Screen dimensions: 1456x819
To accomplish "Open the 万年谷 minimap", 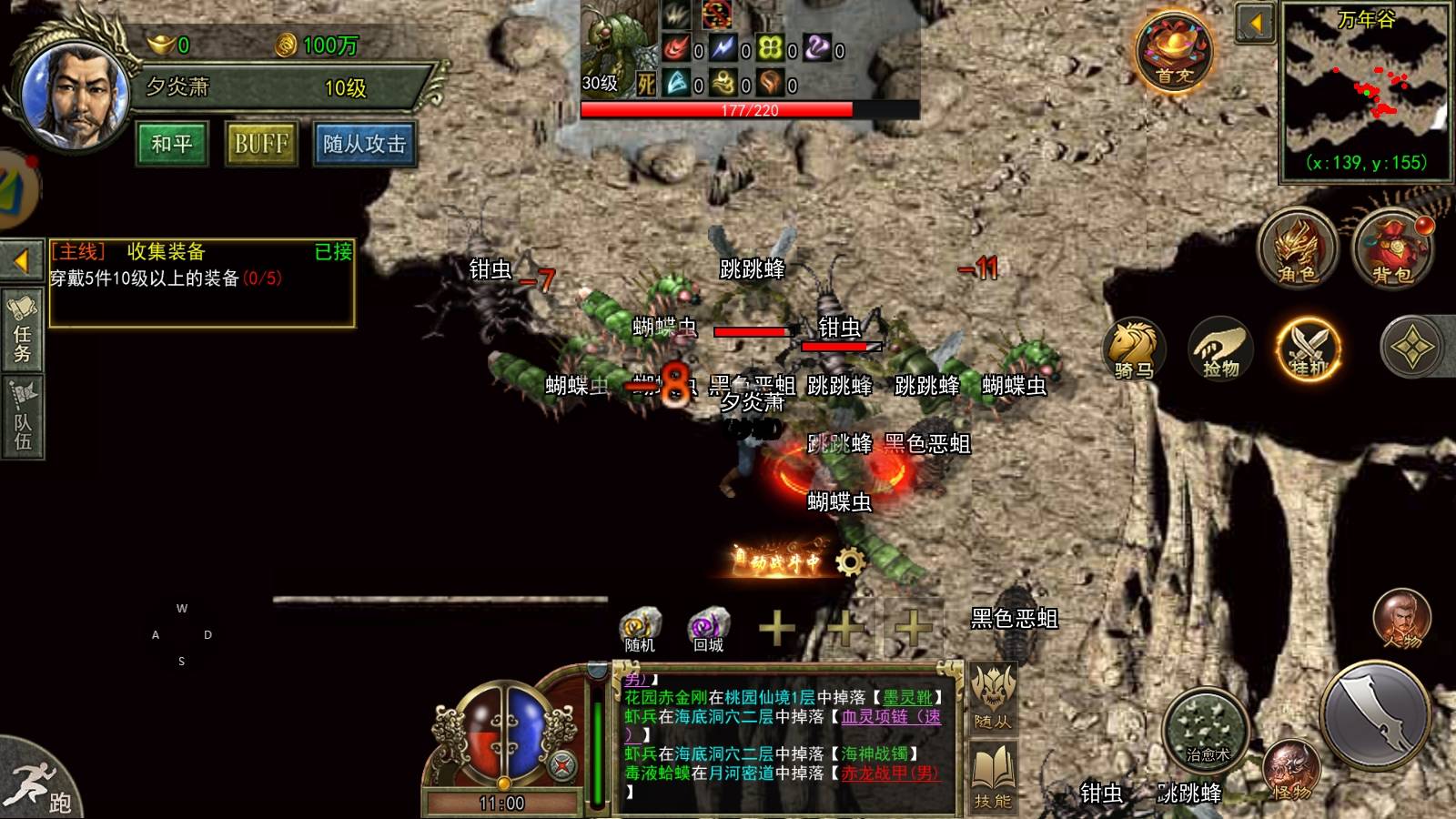I will click(x=1365, y=91).
